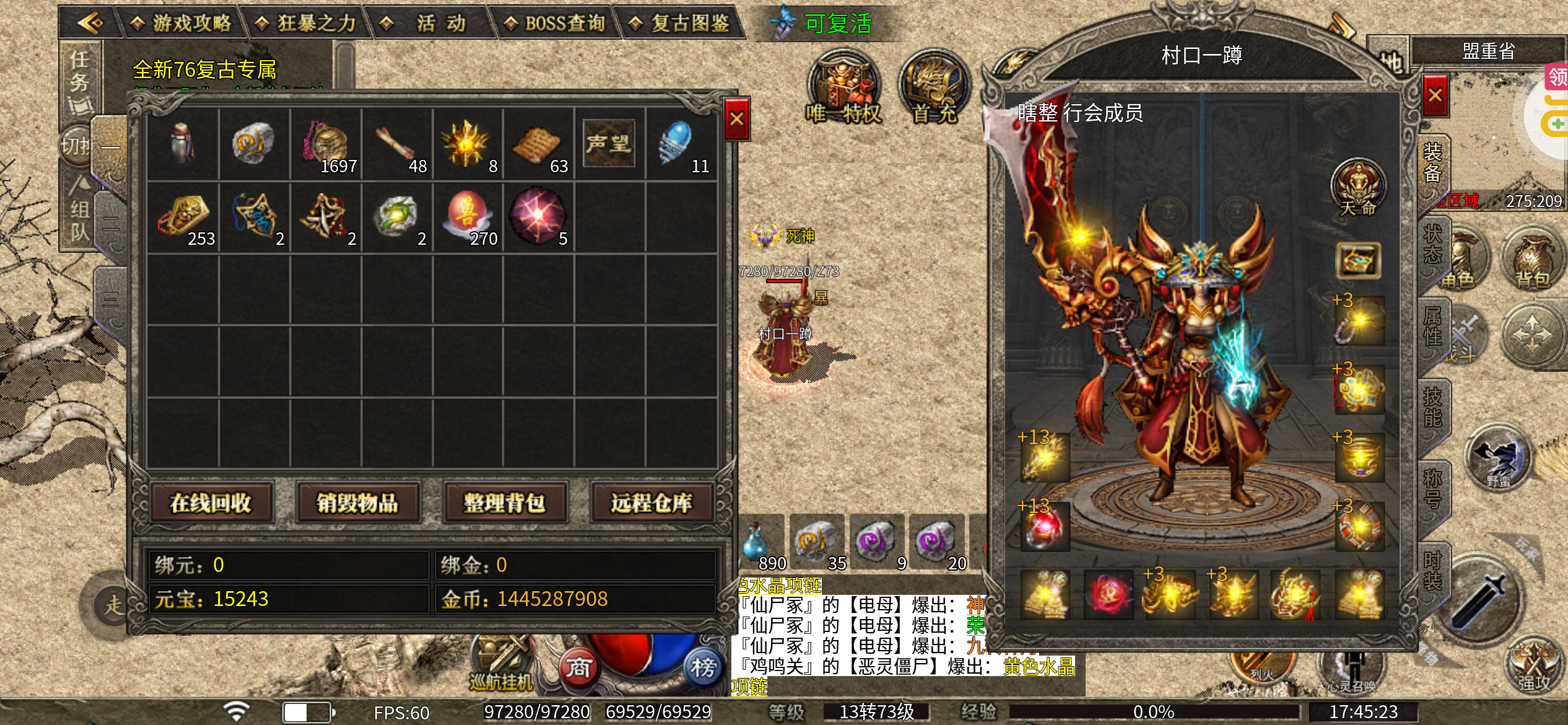Screen dimensions: 1568x725
Task: Select the 声望 reputation item slot
Action: (609, 144)
